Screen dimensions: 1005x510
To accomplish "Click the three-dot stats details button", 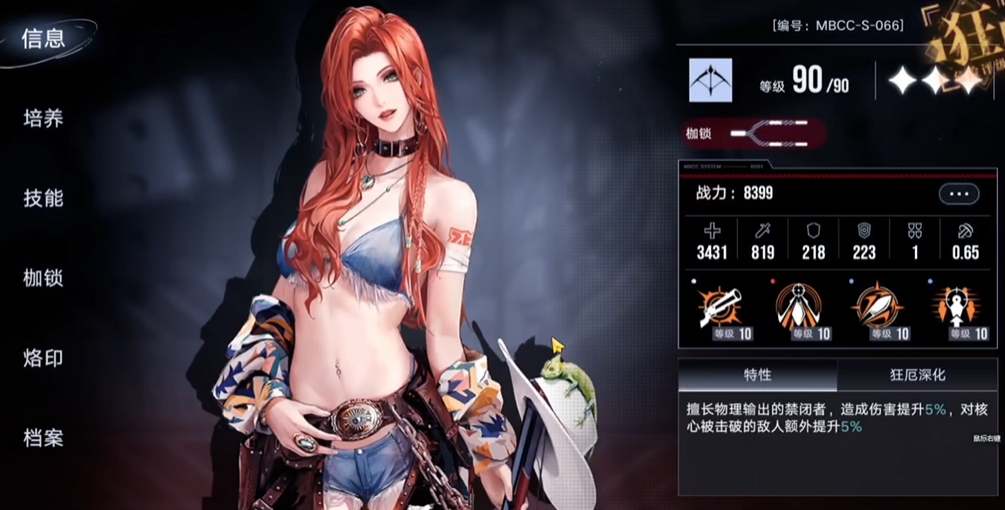I will point(958,194).
